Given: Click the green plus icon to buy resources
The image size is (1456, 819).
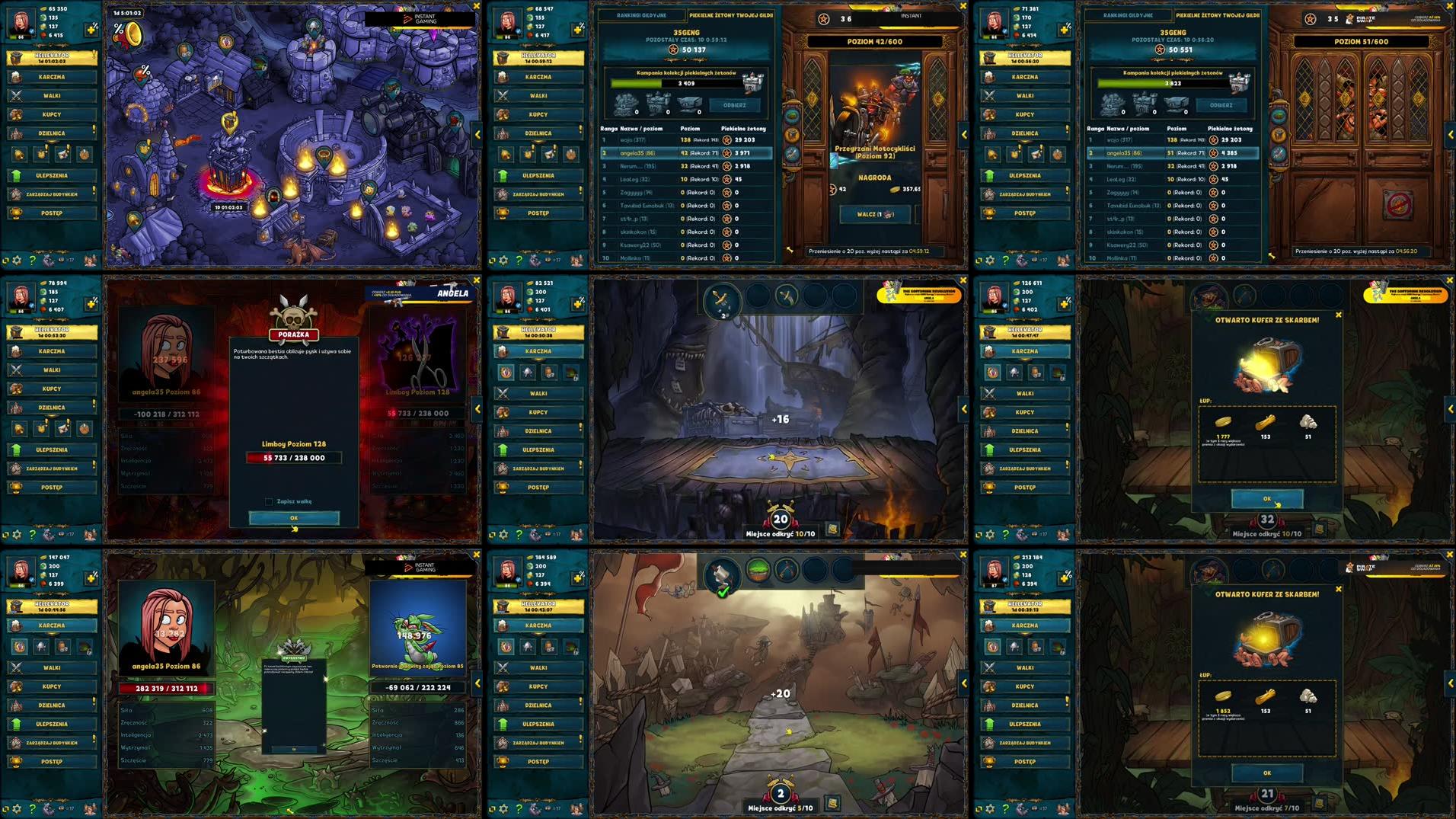Looking at the screenshot, I should point(91,28).
